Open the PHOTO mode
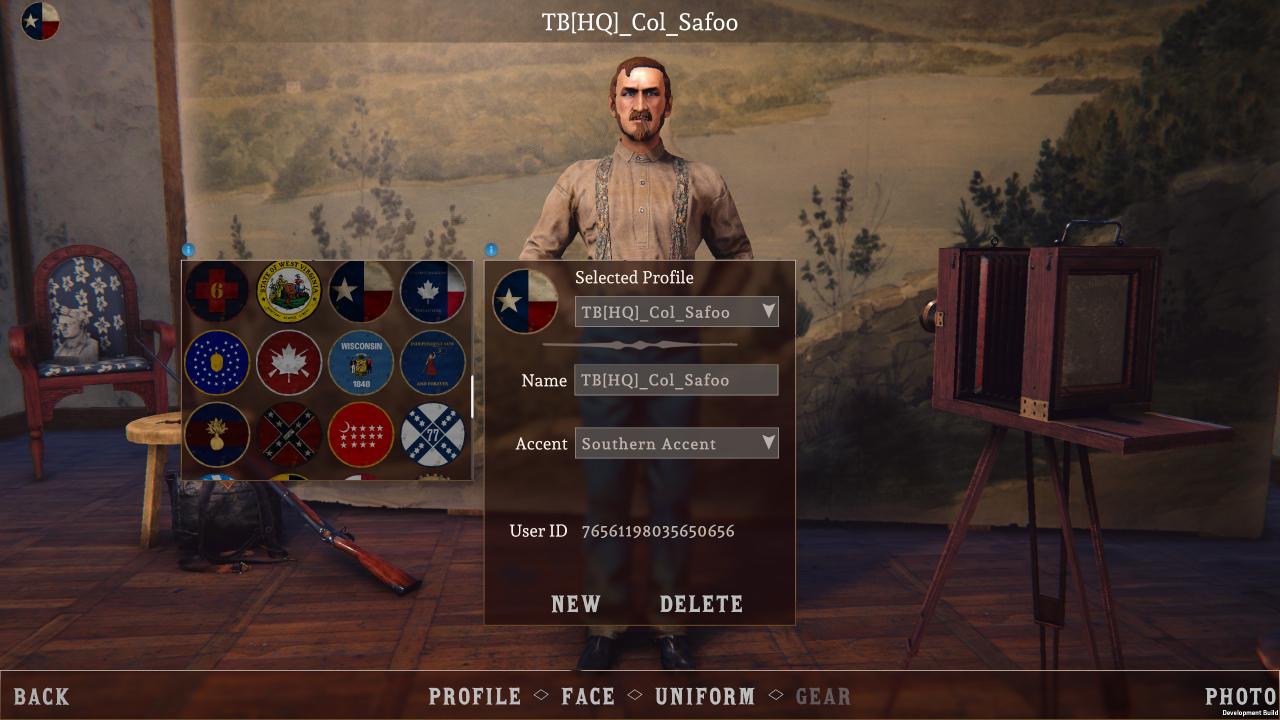The width and height of the screenshot is (1280, 720). [x=1240, y=697]
